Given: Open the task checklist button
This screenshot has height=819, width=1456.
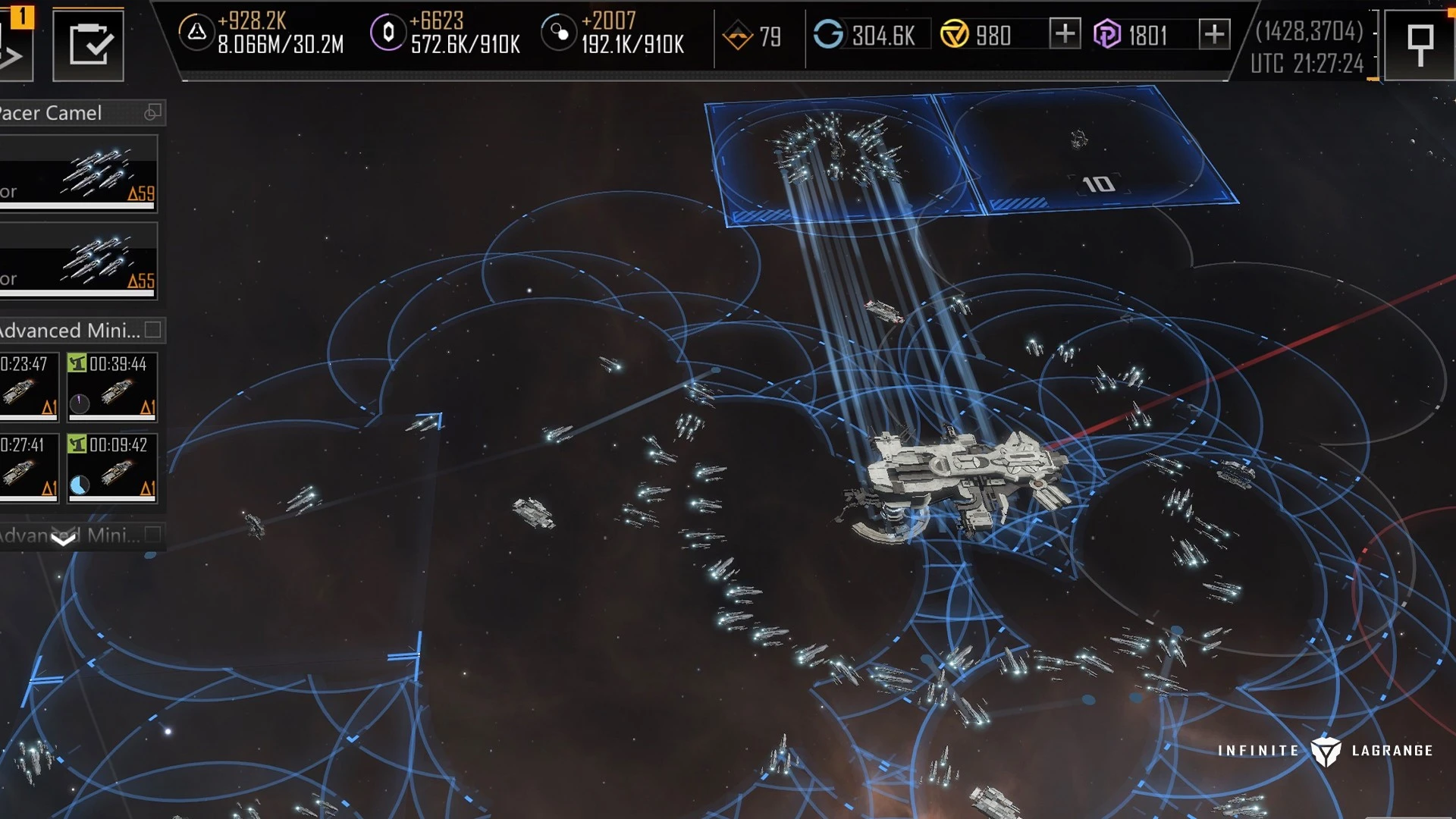Looking at the screenshot, I should pyautogui.click(x=88, y=45).
